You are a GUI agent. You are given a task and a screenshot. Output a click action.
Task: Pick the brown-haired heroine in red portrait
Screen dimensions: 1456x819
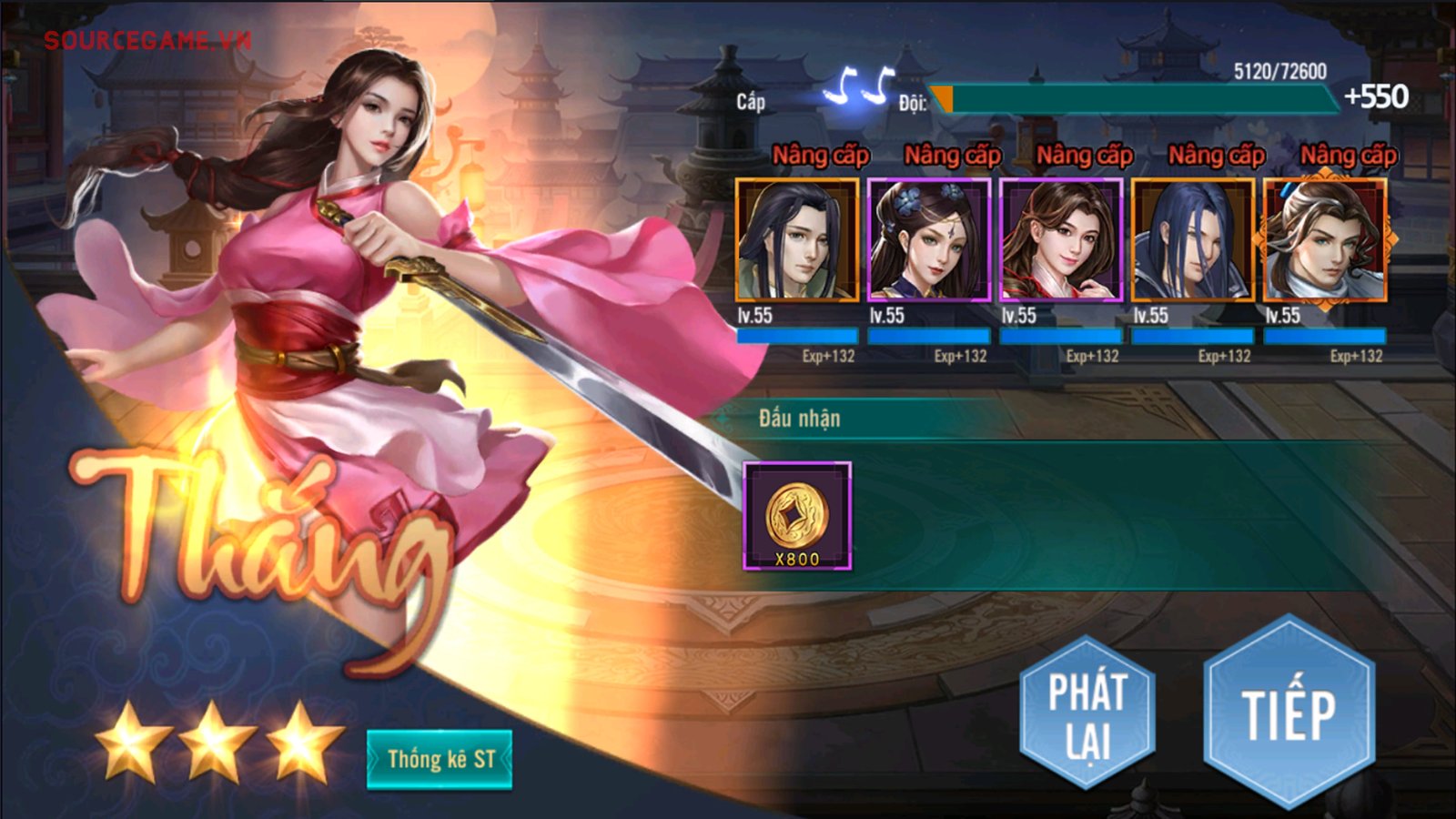coord(1061,240)
